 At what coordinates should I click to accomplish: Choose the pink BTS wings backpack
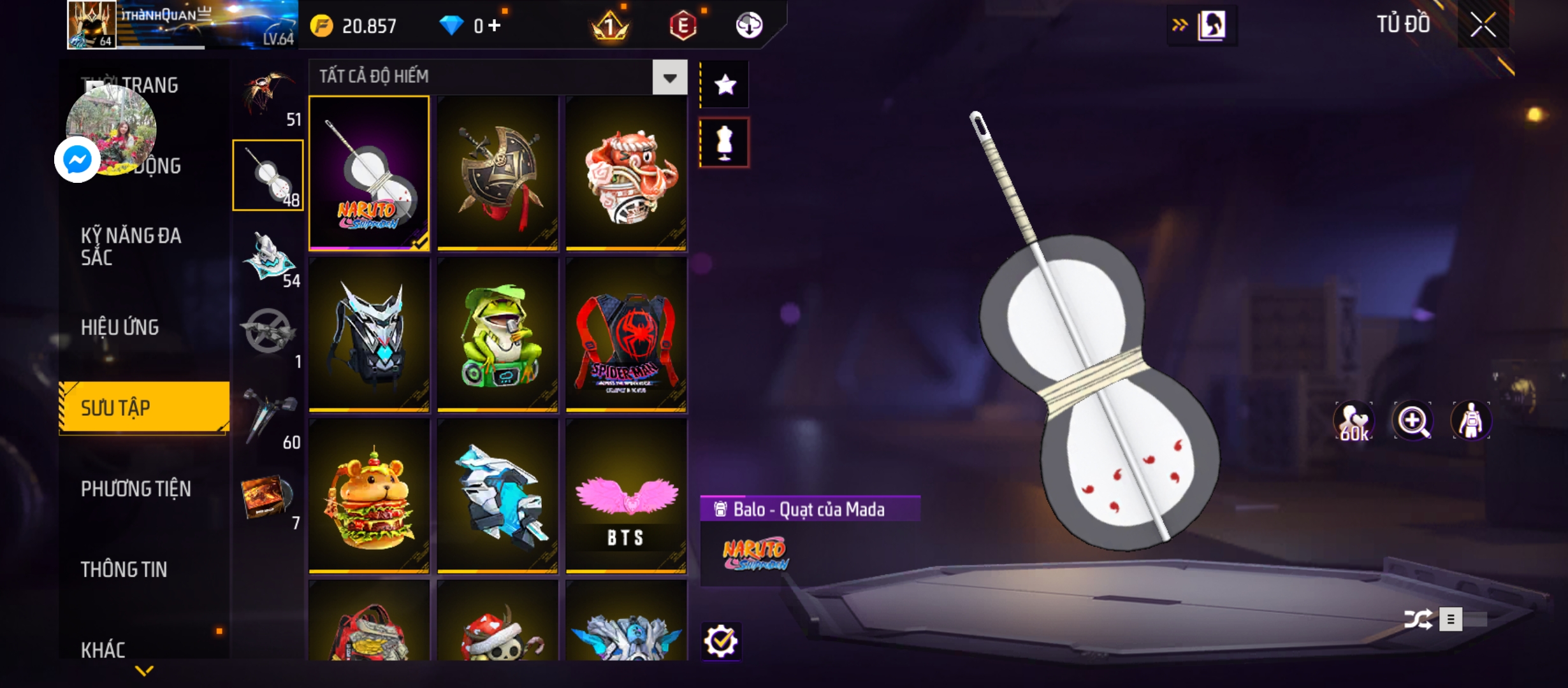(x=626, y=496)
